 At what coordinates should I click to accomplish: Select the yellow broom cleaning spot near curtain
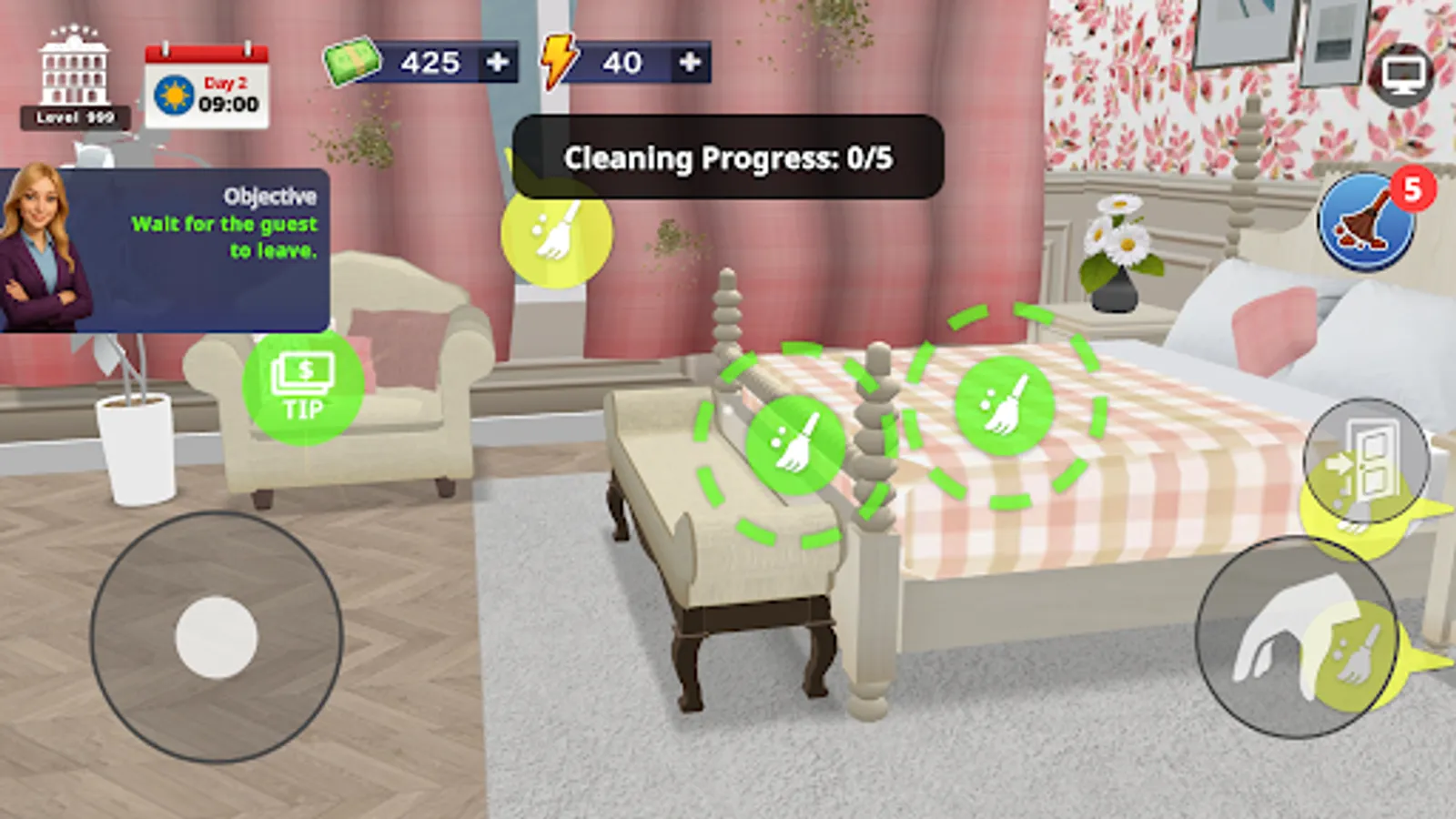pyautogui.click(x=559, y=239)
